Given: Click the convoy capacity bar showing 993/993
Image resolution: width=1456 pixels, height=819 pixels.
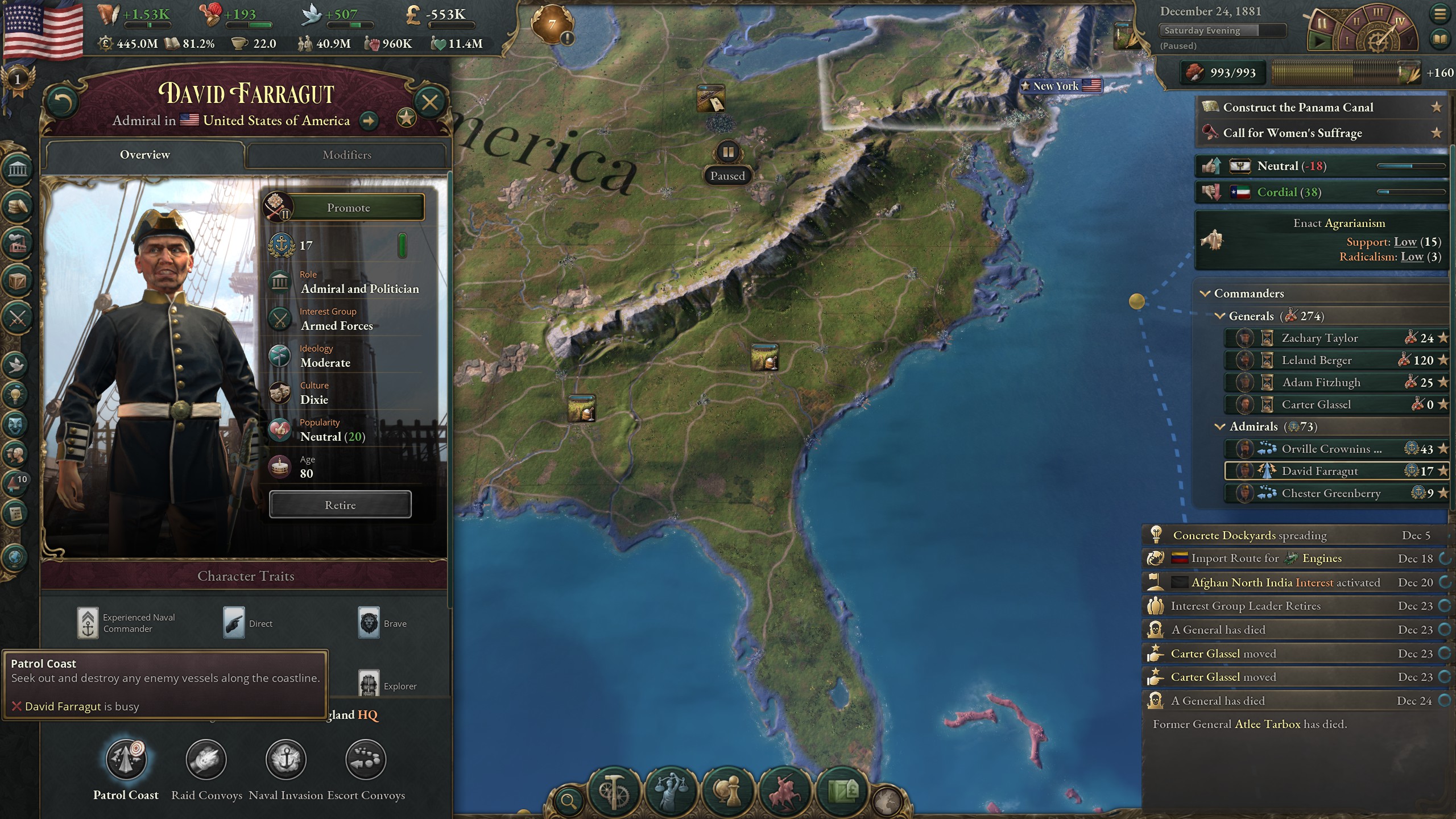Looking at the screenshot, I should click(1222, 73).
